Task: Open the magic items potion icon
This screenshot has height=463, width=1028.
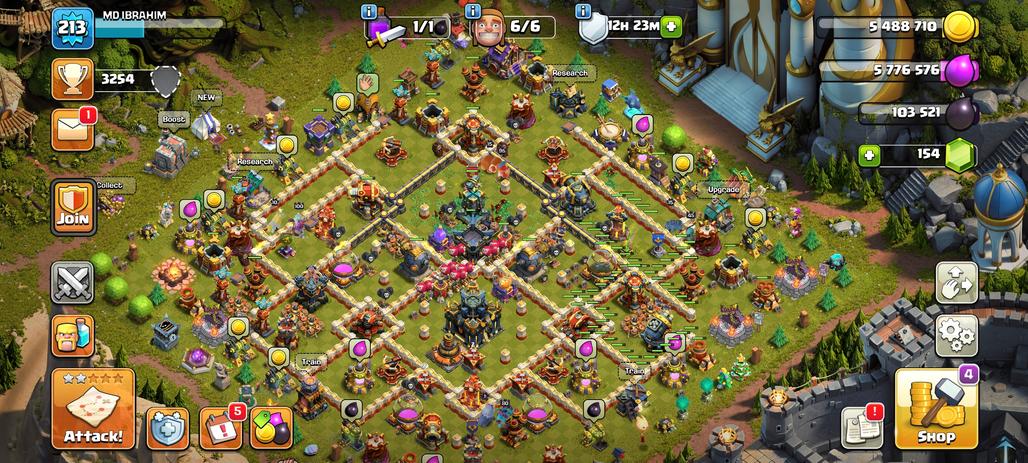Action: click(x=271, y=428)
